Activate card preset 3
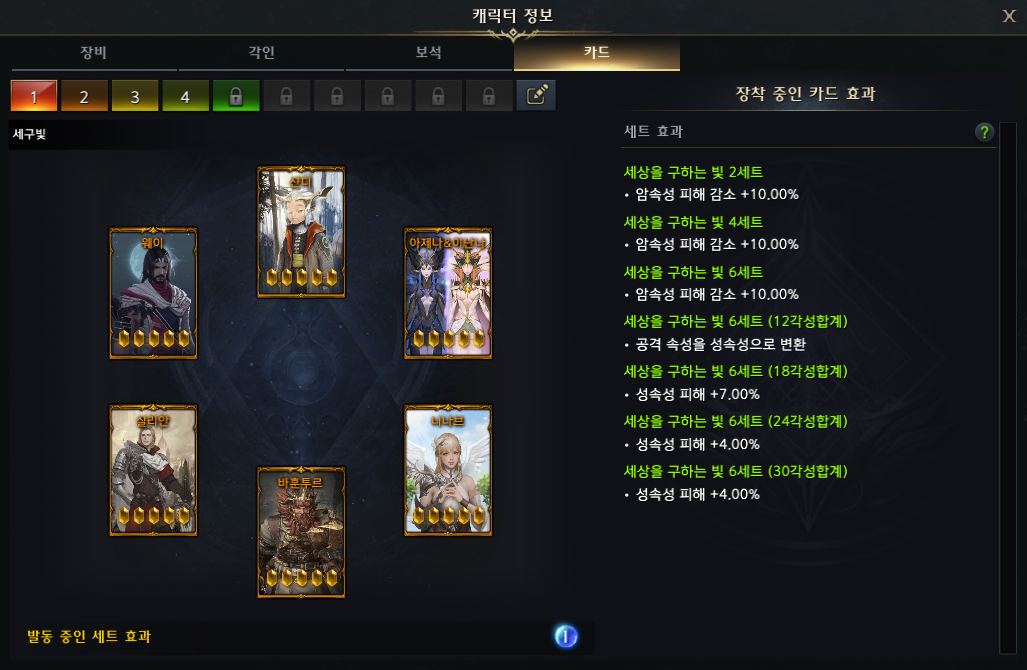The width and height of the screenshot is (1027, 670). click(135, 96)
